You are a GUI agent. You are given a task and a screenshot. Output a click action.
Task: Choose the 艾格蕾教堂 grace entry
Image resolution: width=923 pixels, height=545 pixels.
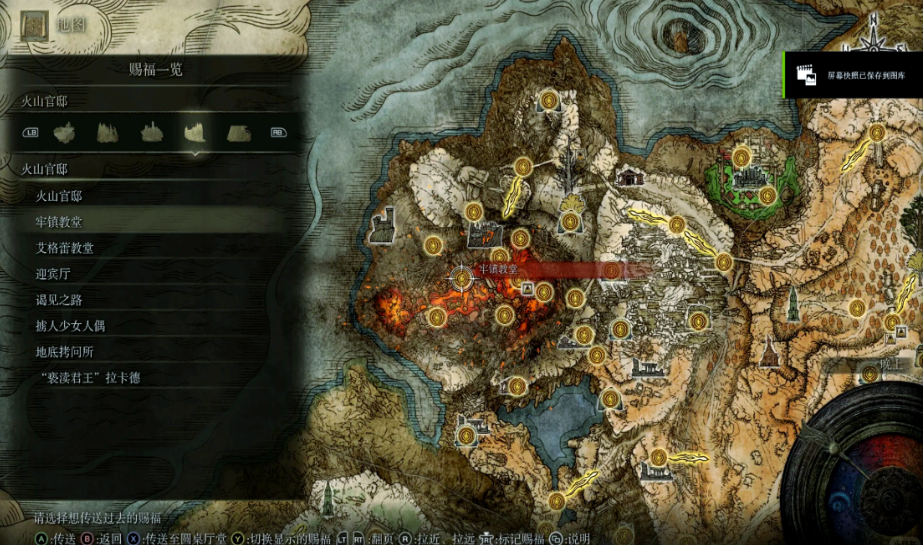pyautogui.click(x=65, y=247)
